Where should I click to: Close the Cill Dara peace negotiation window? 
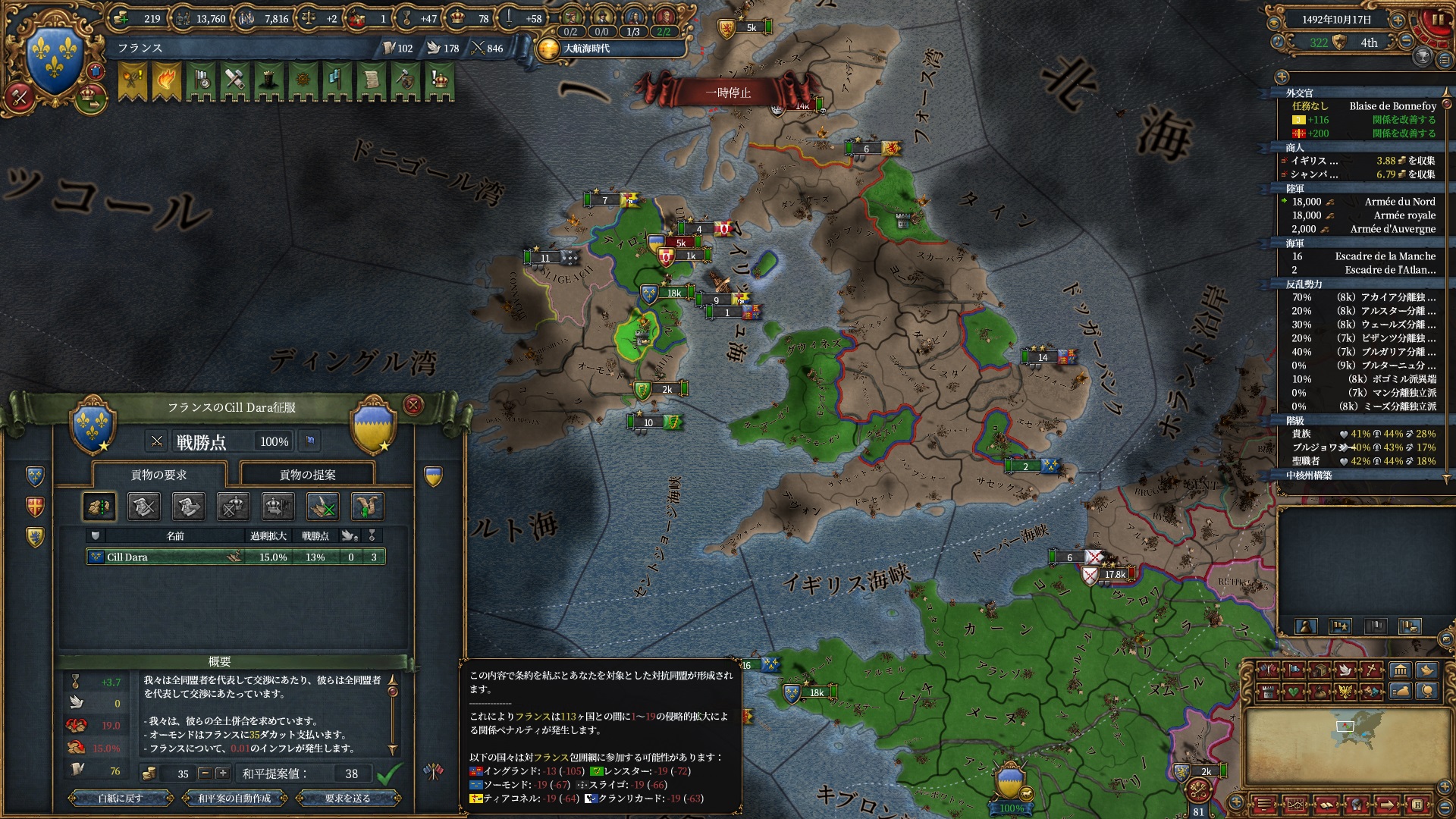tap(413, 405)
